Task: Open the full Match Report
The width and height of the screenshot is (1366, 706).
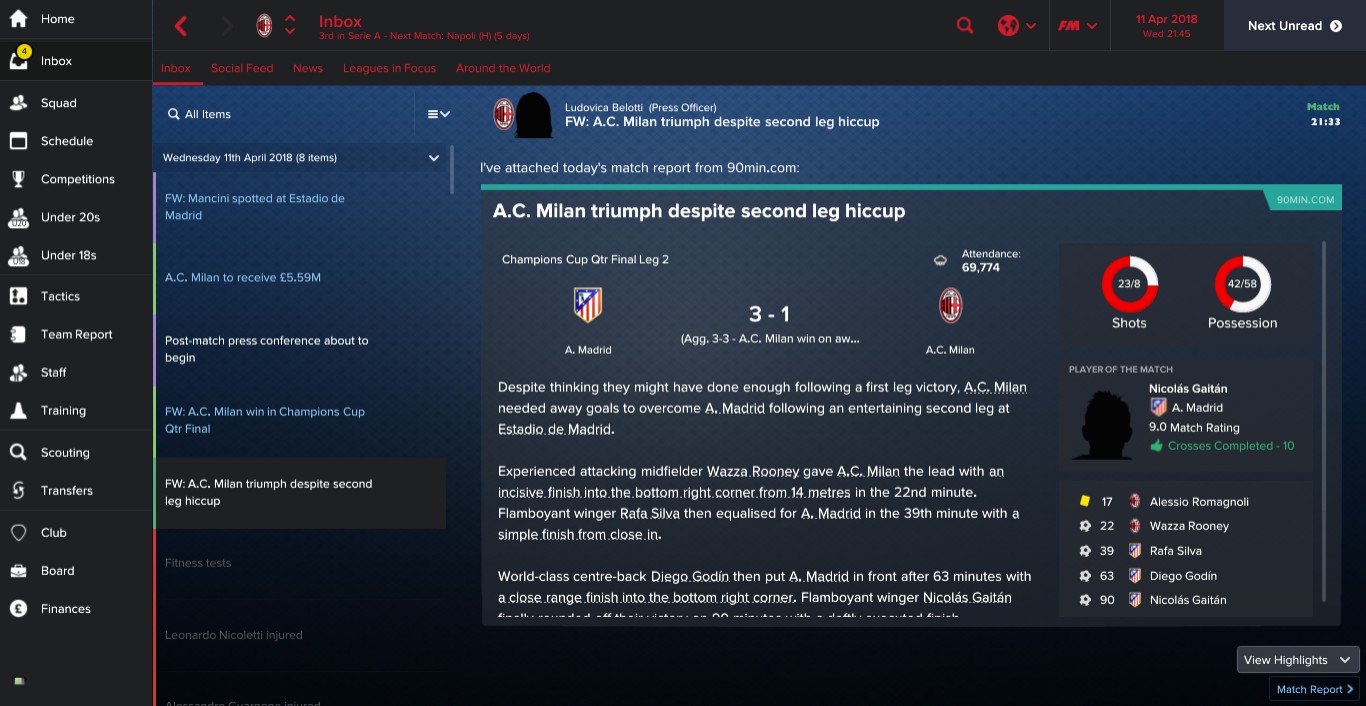Action: pos(1314,689)
